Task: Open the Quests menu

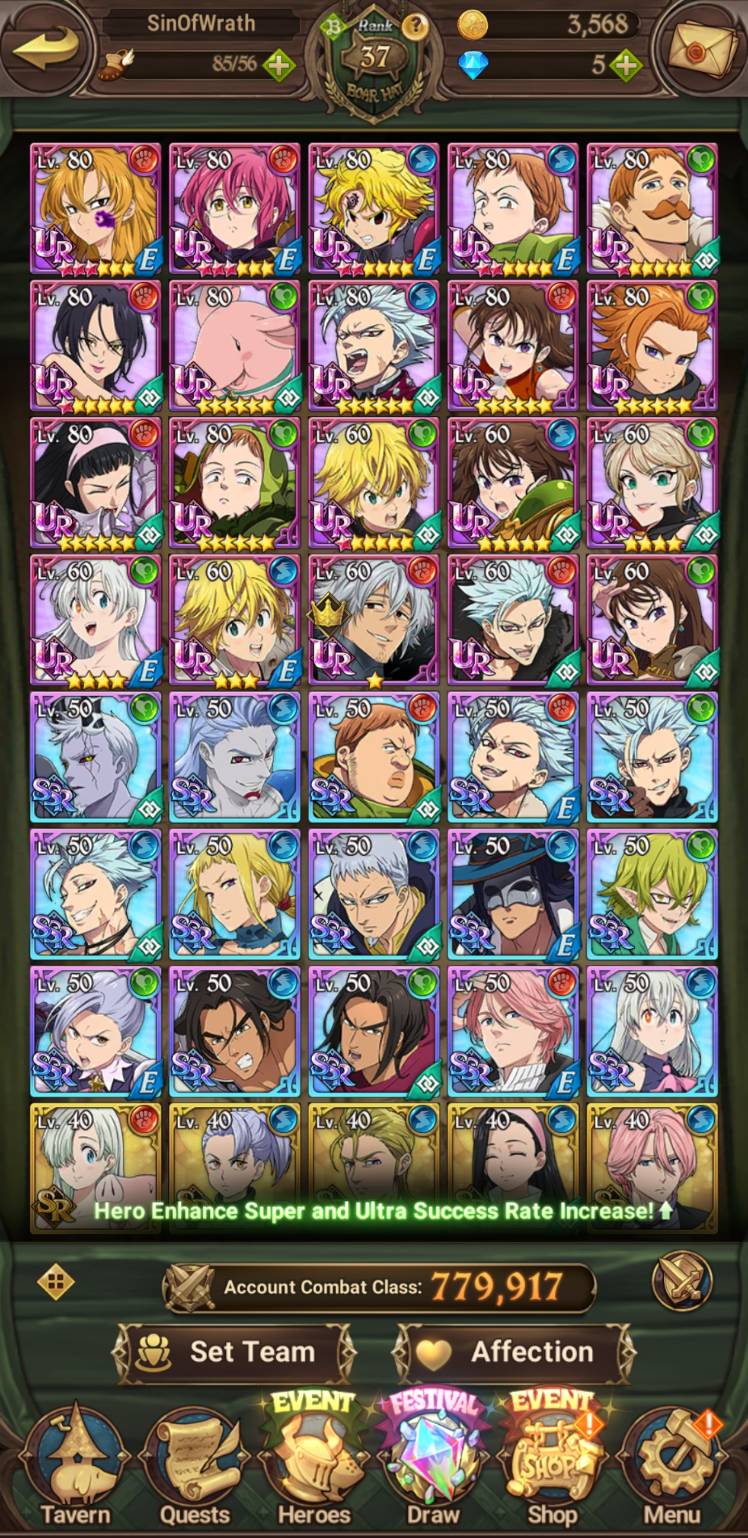Action: tap(195, 1468)
